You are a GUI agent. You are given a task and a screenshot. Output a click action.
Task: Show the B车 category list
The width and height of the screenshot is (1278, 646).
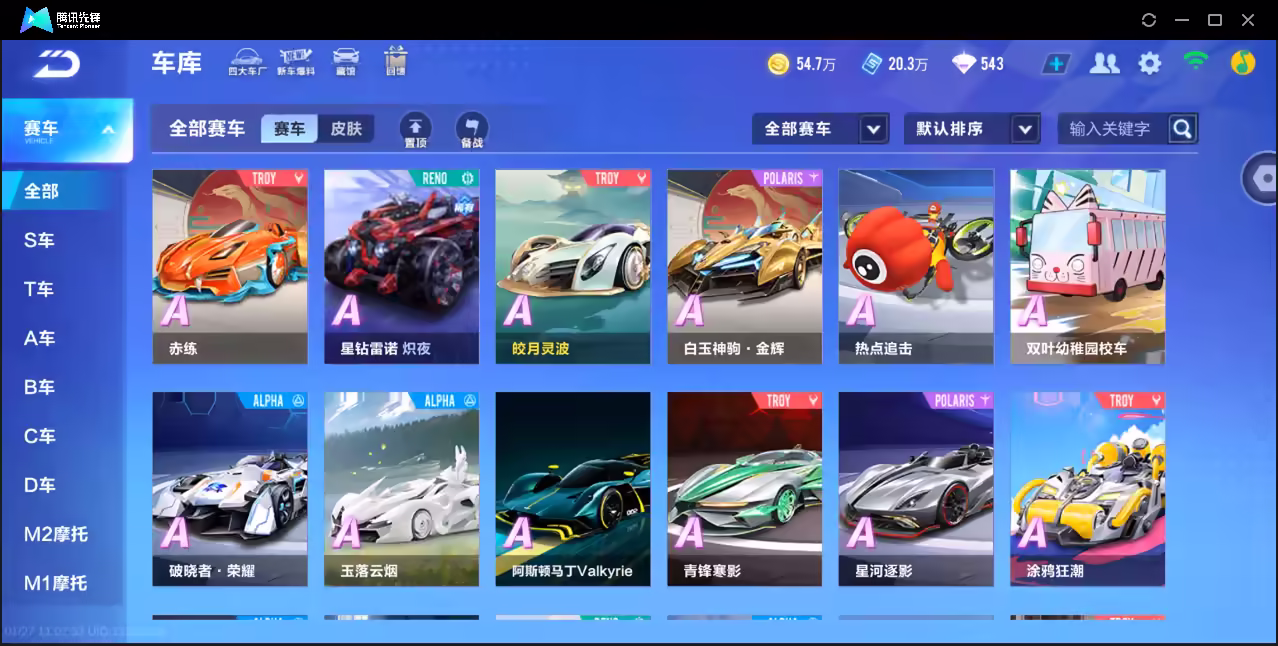(40, 387)
